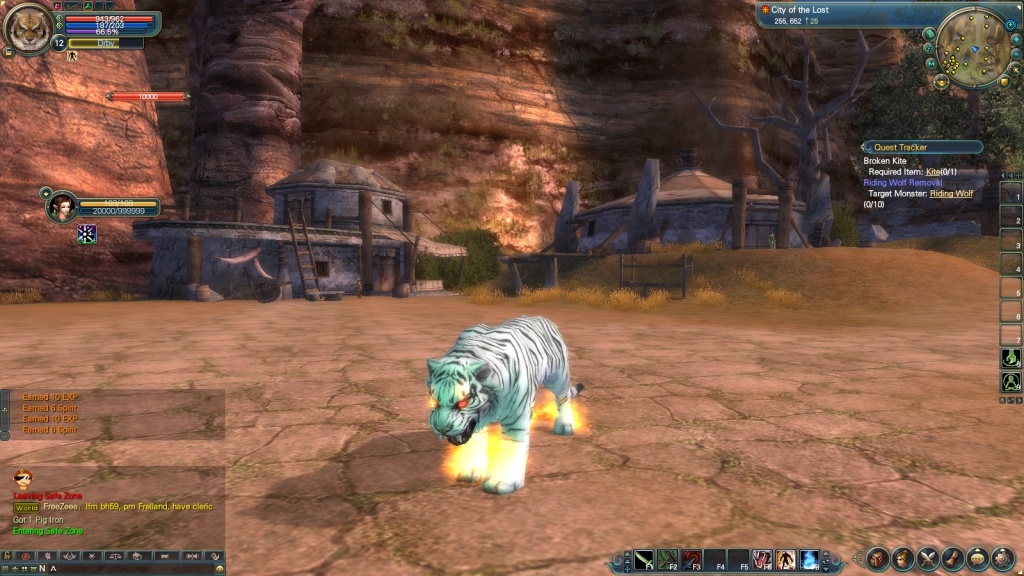Select the World chat channel tag
The height and width of the screenshot is (576, 1024).
25,507
